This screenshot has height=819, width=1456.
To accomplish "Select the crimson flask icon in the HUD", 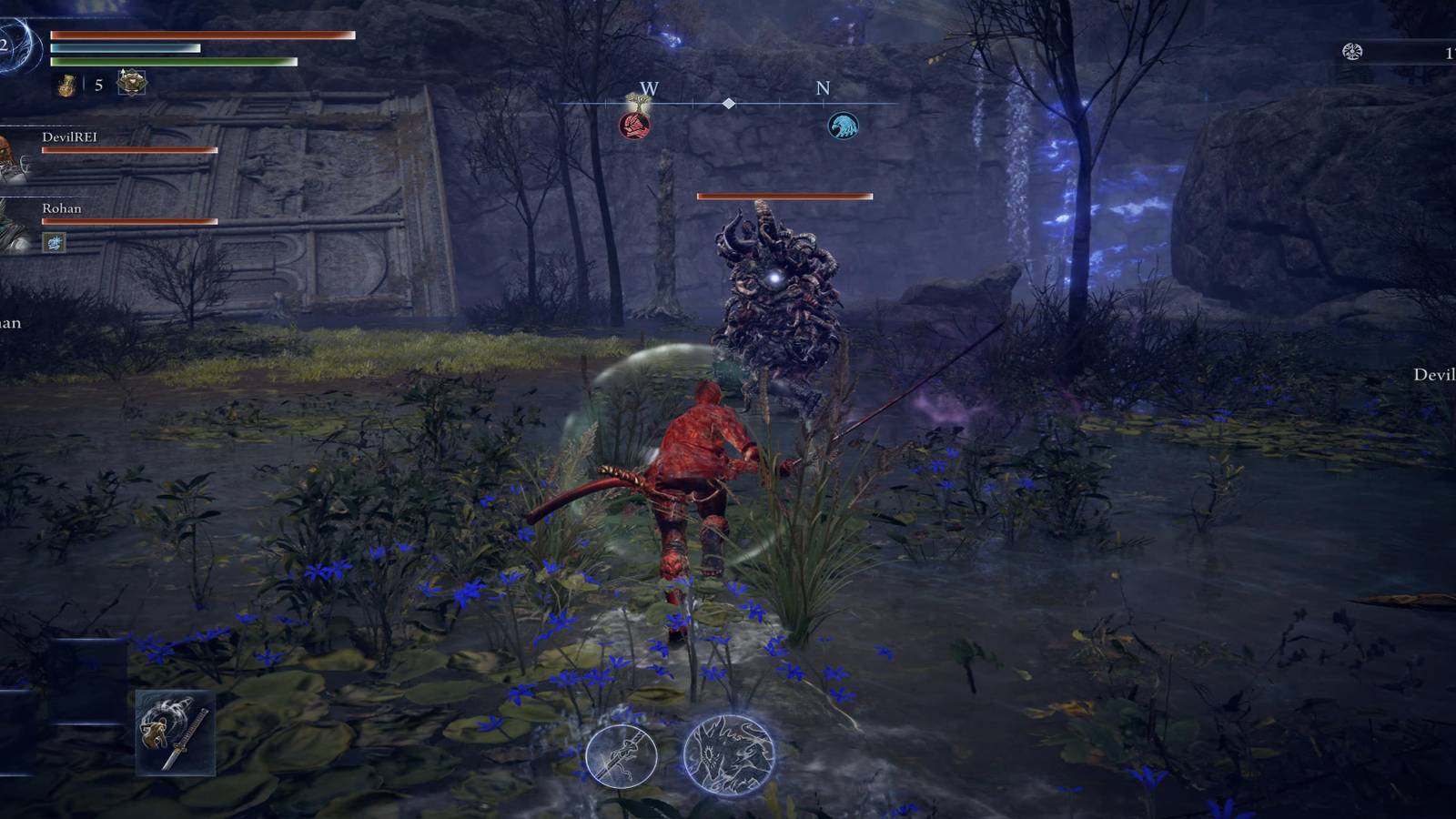I will (x=67, y=87).
